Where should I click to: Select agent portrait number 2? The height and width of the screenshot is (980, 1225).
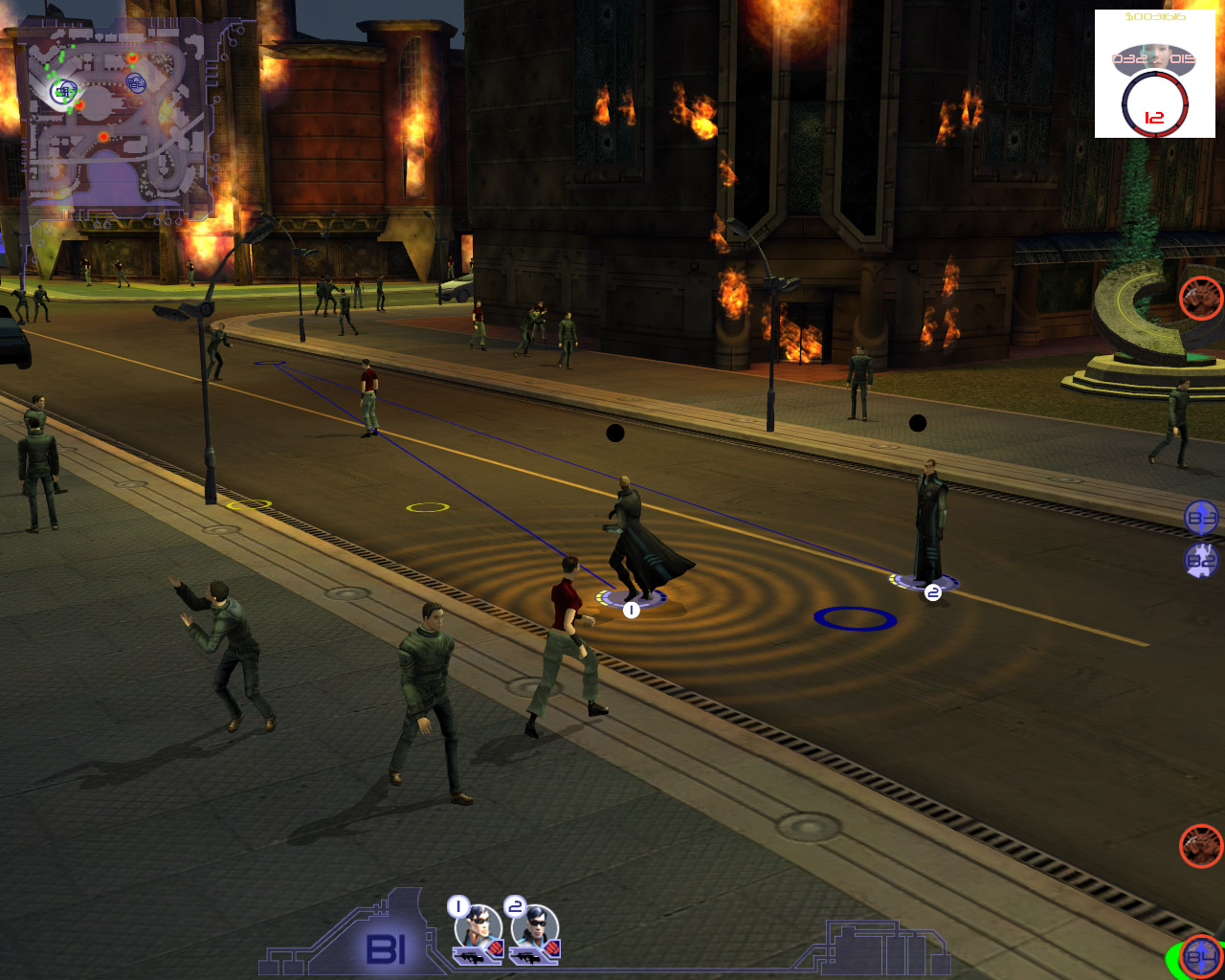point(535,930)
